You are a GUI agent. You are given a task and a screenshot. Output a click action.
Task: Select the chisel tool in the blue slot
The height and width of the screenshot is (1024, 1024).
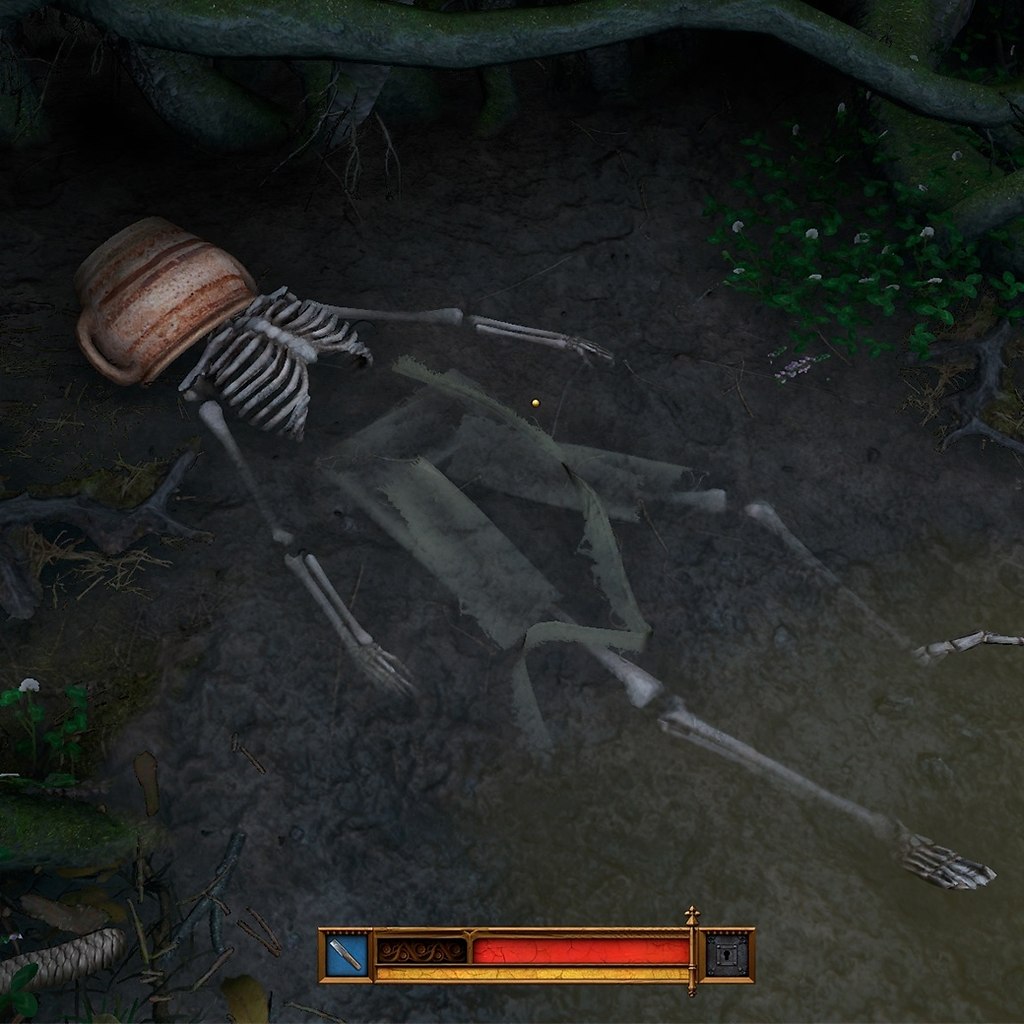tap(346, 955)
